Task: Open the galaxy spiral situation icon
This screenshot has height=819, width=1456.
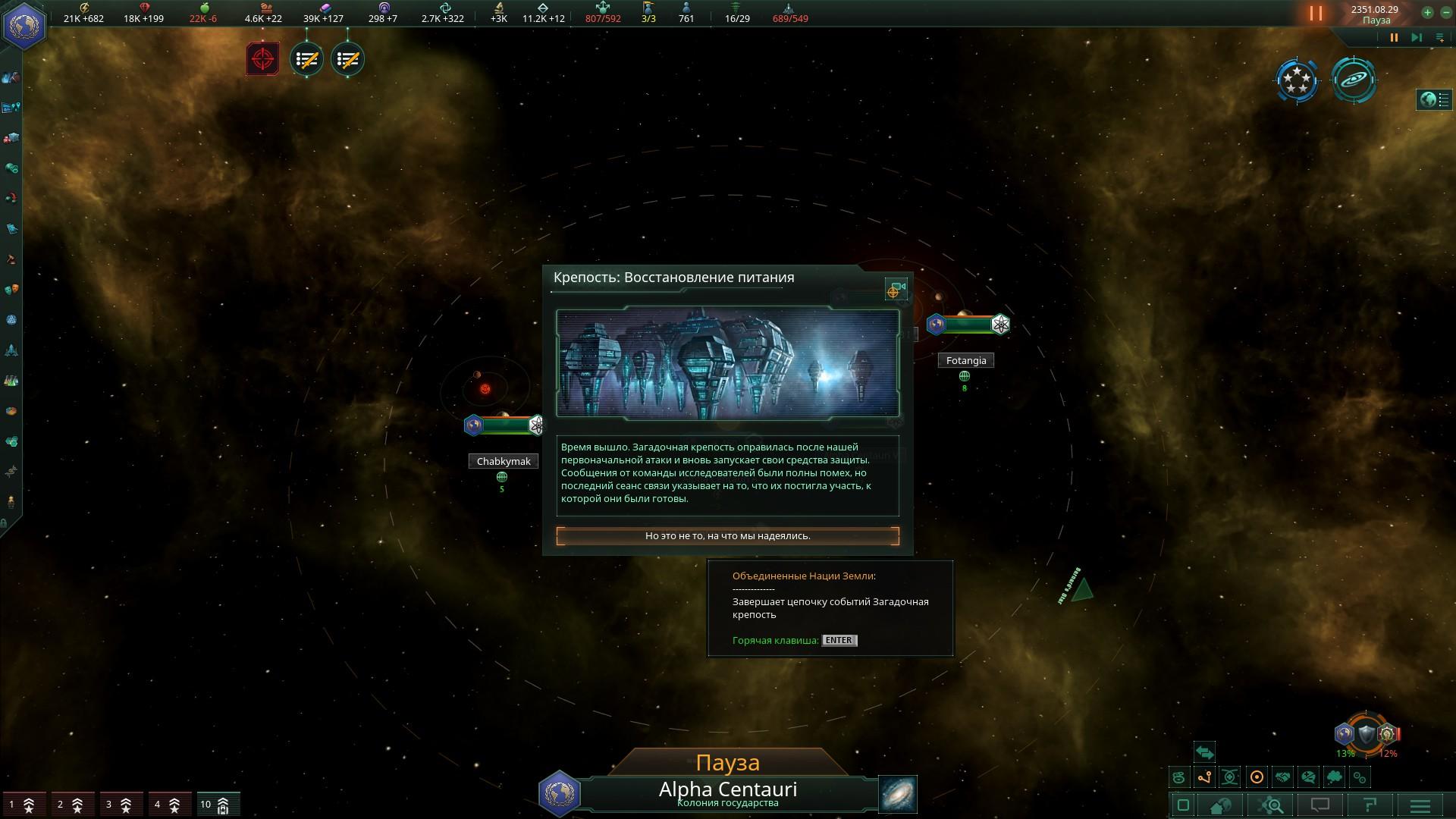Action: [x=1354, y=79]
